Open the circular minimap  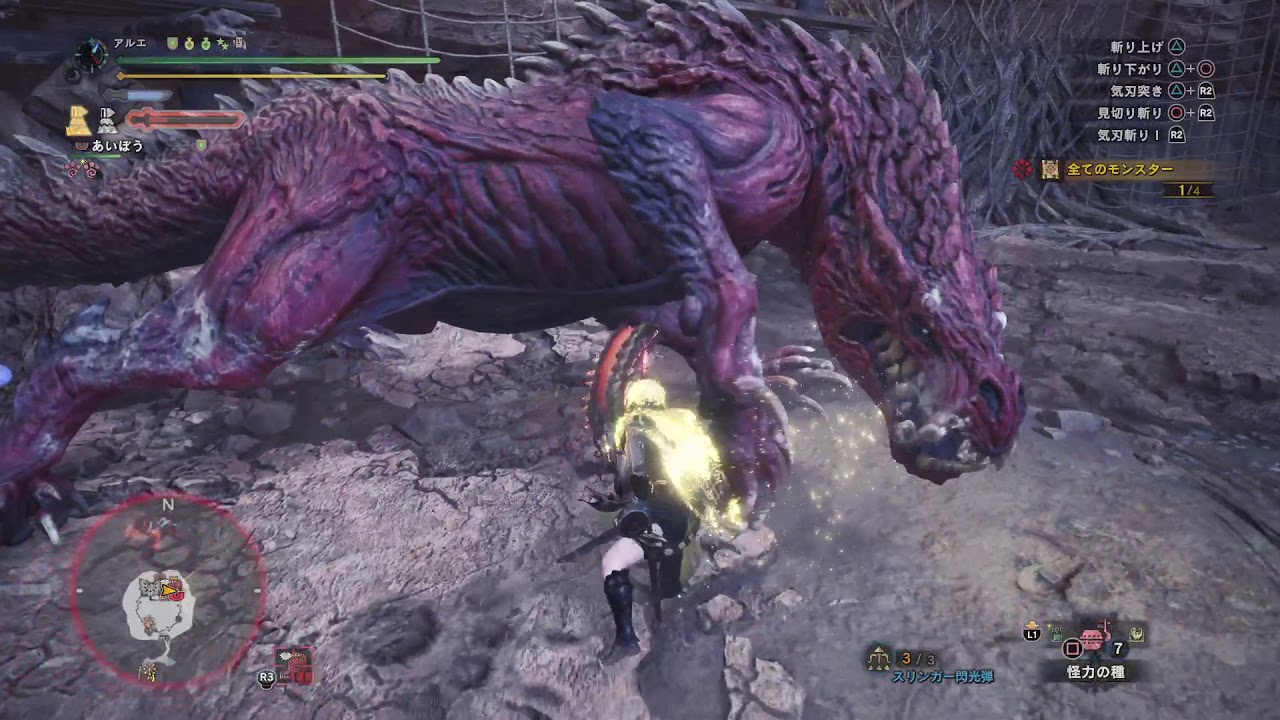[x=168, y=590]
